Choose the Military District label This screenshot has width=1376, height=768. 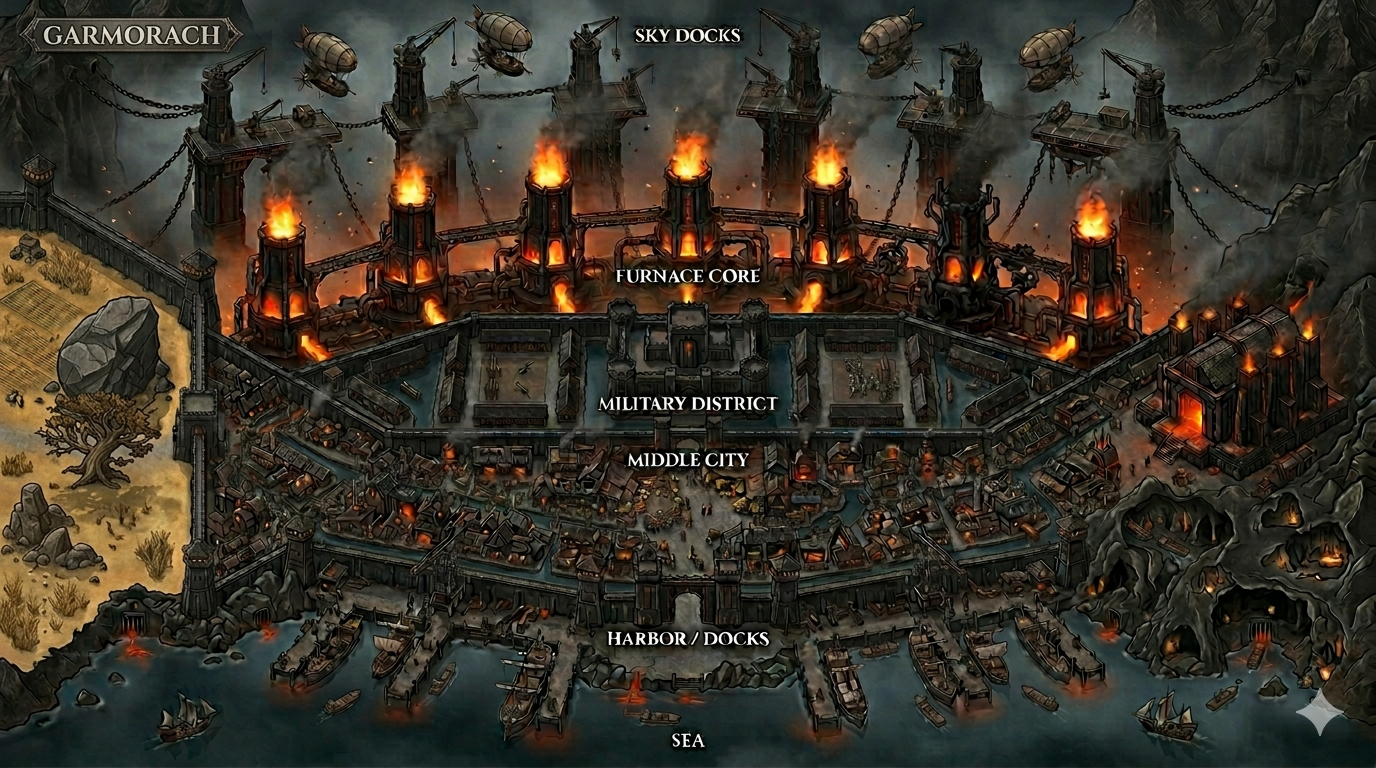click(x=687, y=404)
